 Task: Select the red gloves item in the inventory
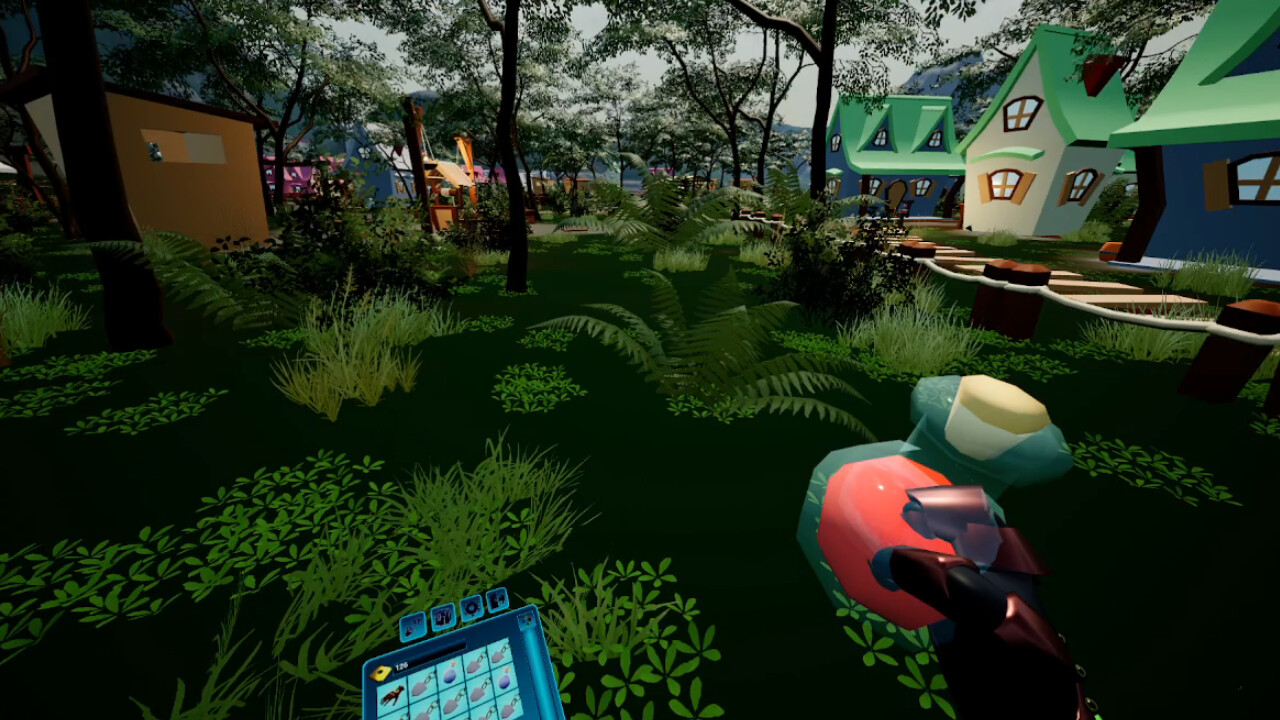[x=392, y=694]
